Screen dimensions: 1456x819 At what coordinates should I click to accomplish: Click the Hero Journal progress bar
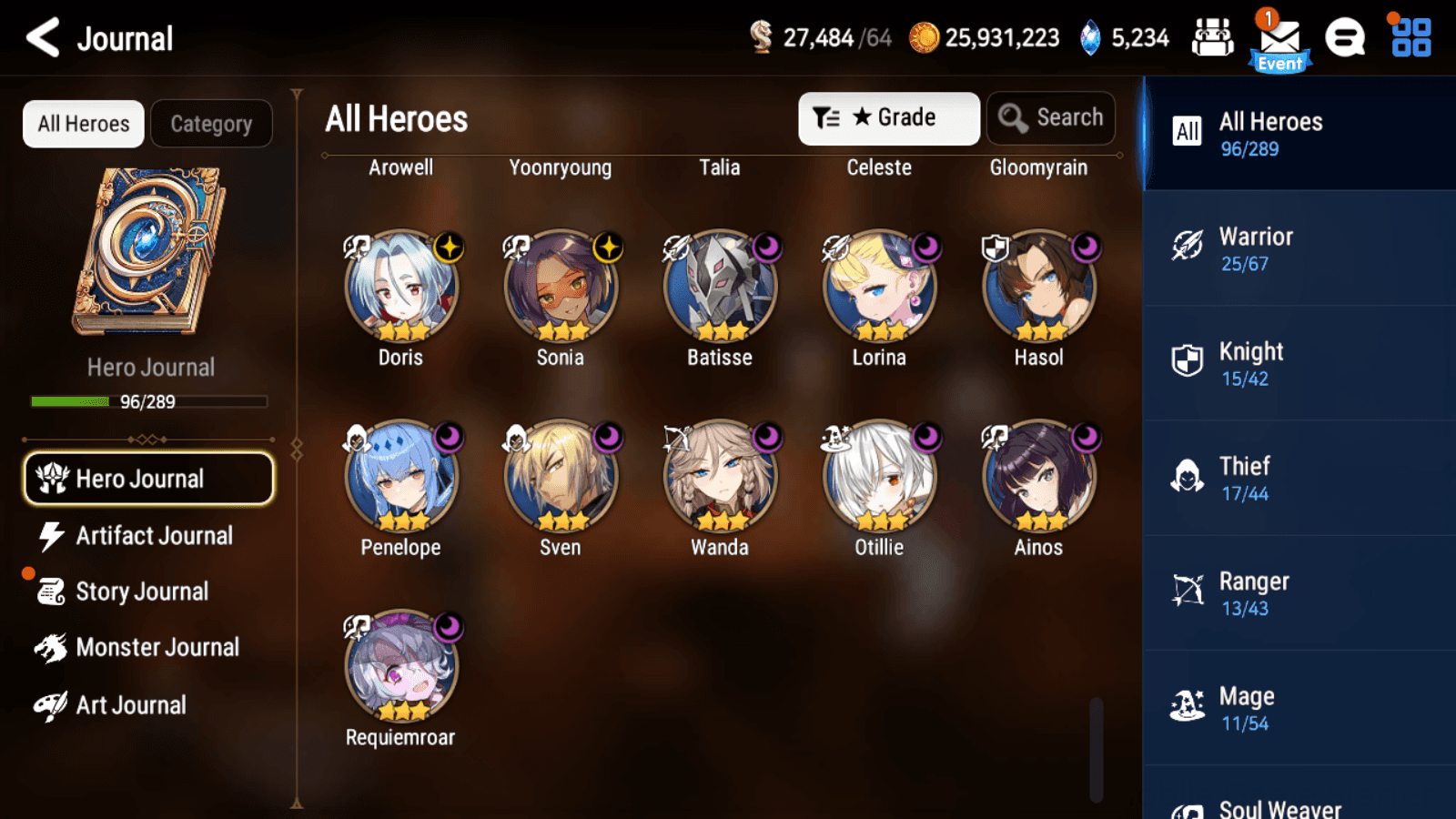(148, 400)
